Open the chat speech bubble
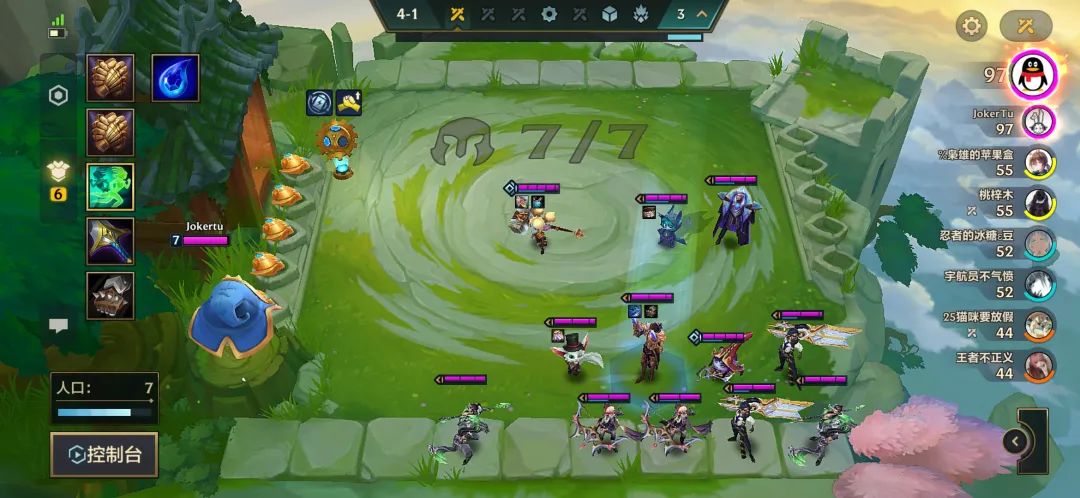1080x498 pixels. tap(59, 325)
